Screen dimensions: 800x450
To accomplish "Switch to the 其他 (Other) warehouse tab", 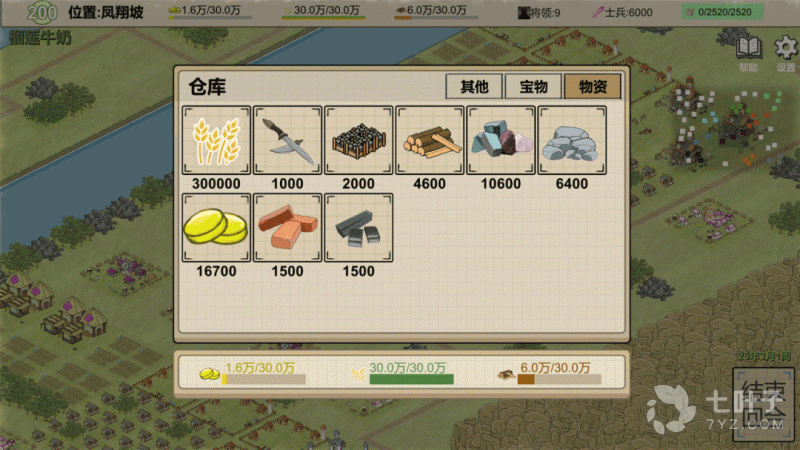I will coord(474,86).
